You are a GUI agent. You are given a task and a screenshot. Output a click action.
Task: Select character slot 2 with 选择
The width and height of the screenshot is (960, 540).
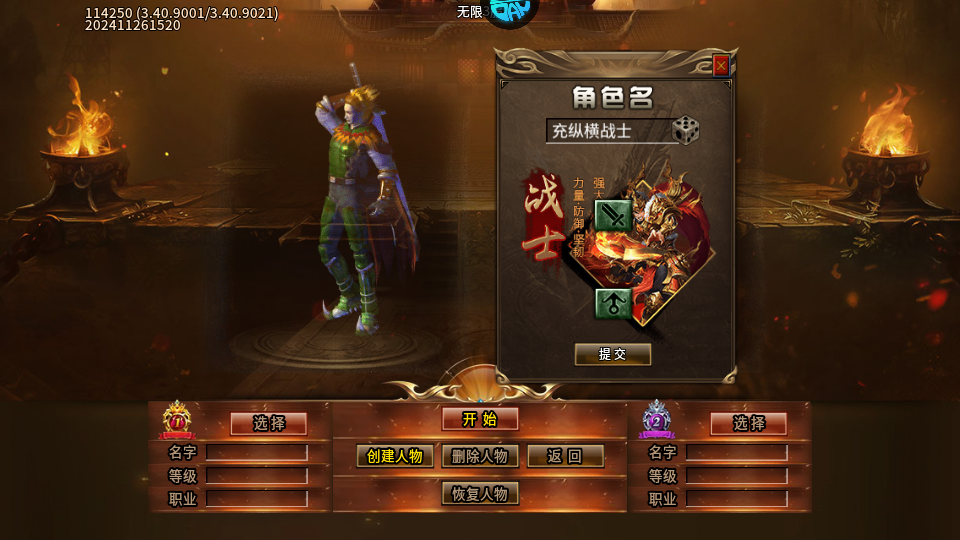click(748, 423)
